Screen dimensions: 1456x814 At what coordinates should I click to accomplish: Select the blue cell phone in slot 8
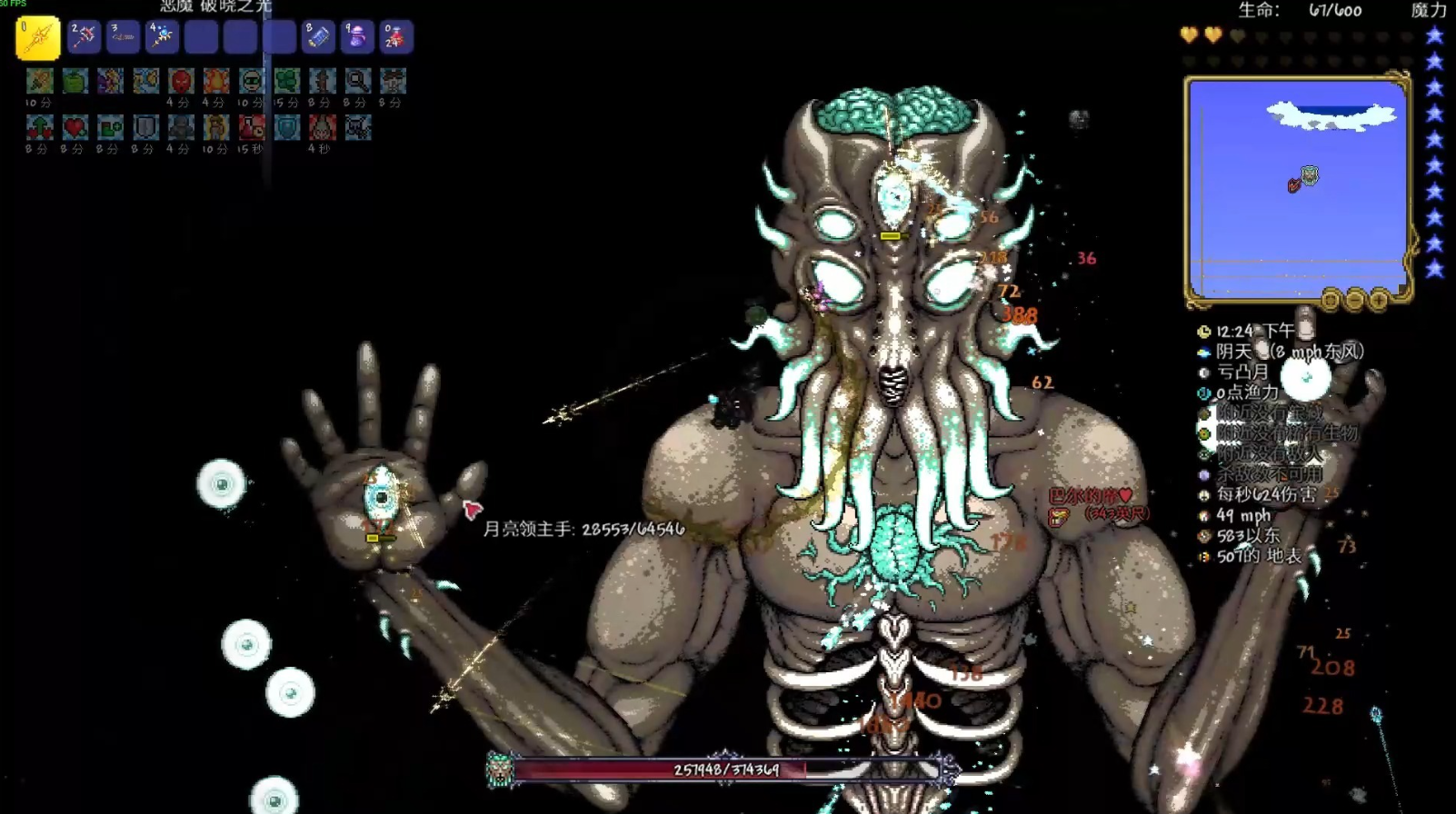tap(318, 37)
